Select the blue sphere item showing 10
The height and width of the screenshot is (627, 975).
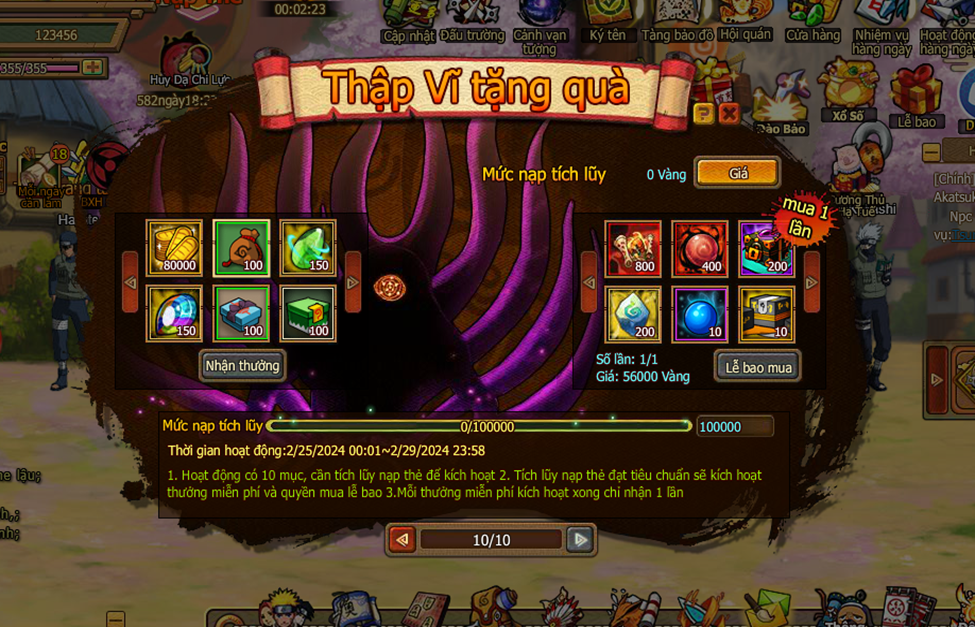pos(699,314)
